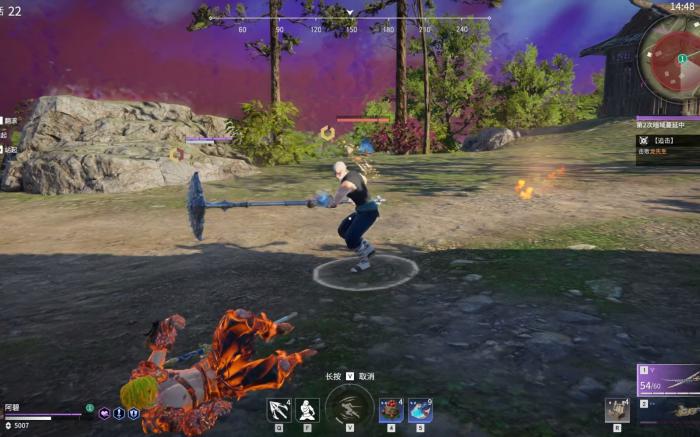Click the purple heart buff icon
This screenshot has height=437, width=700.
[104, 413]
